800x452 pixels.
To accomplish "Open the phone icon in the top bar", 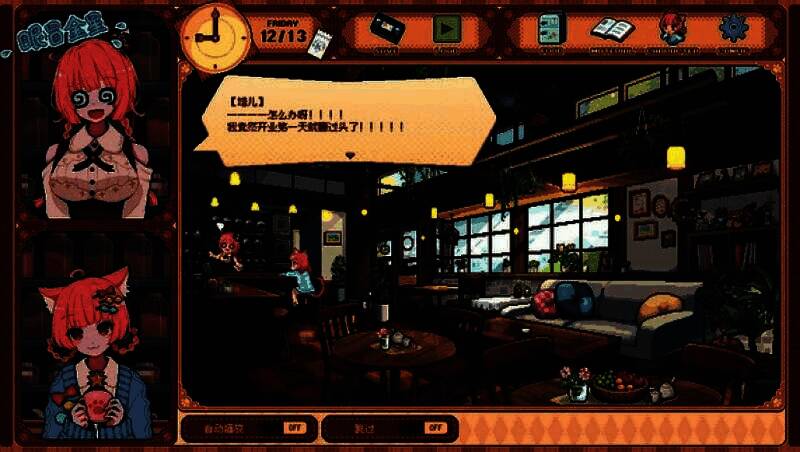I will 551,27.
